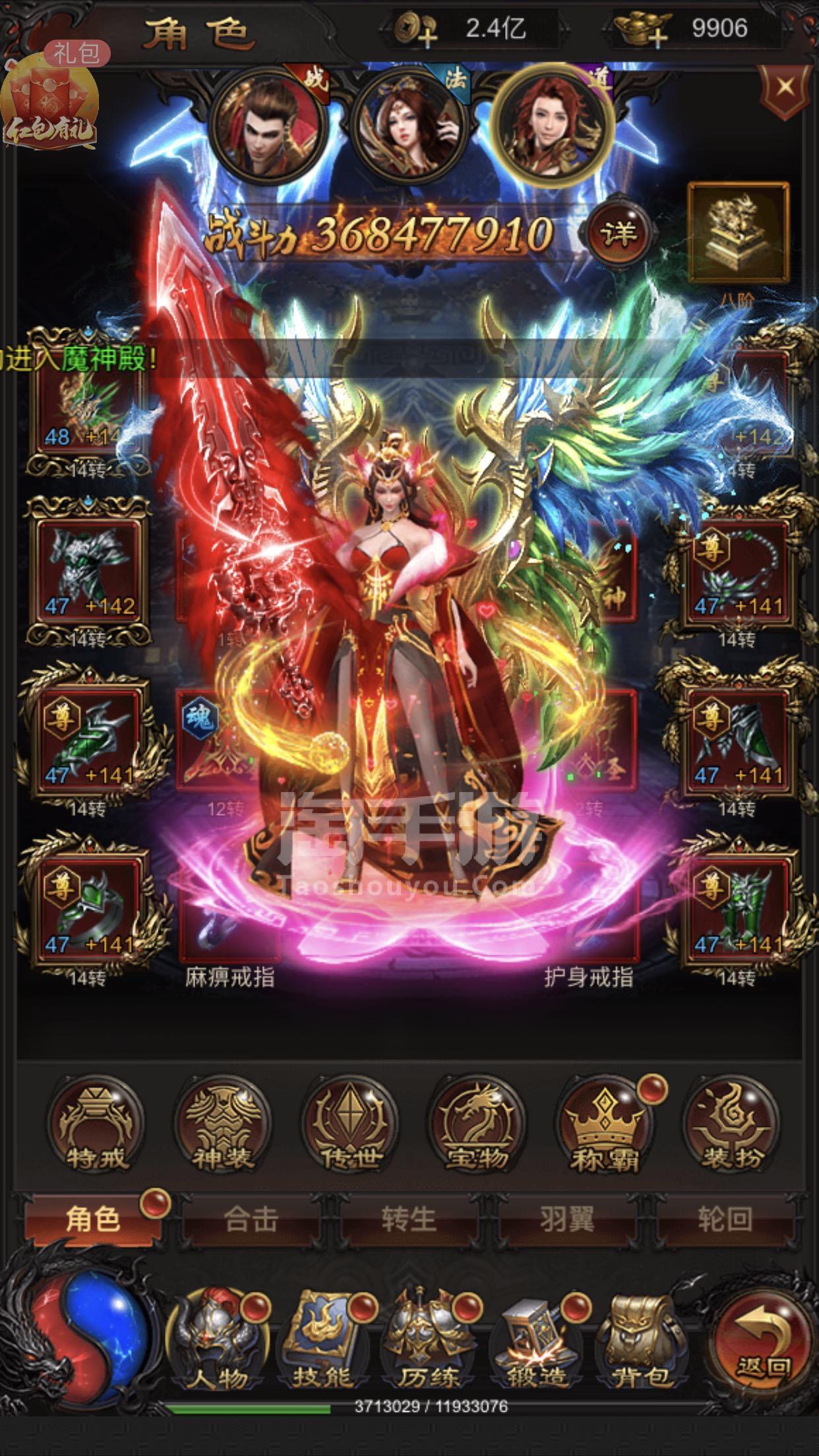Viewport: 819px width, 1456px height.
Task: Select the warrior (战) portrait
Action: [269, 124]
